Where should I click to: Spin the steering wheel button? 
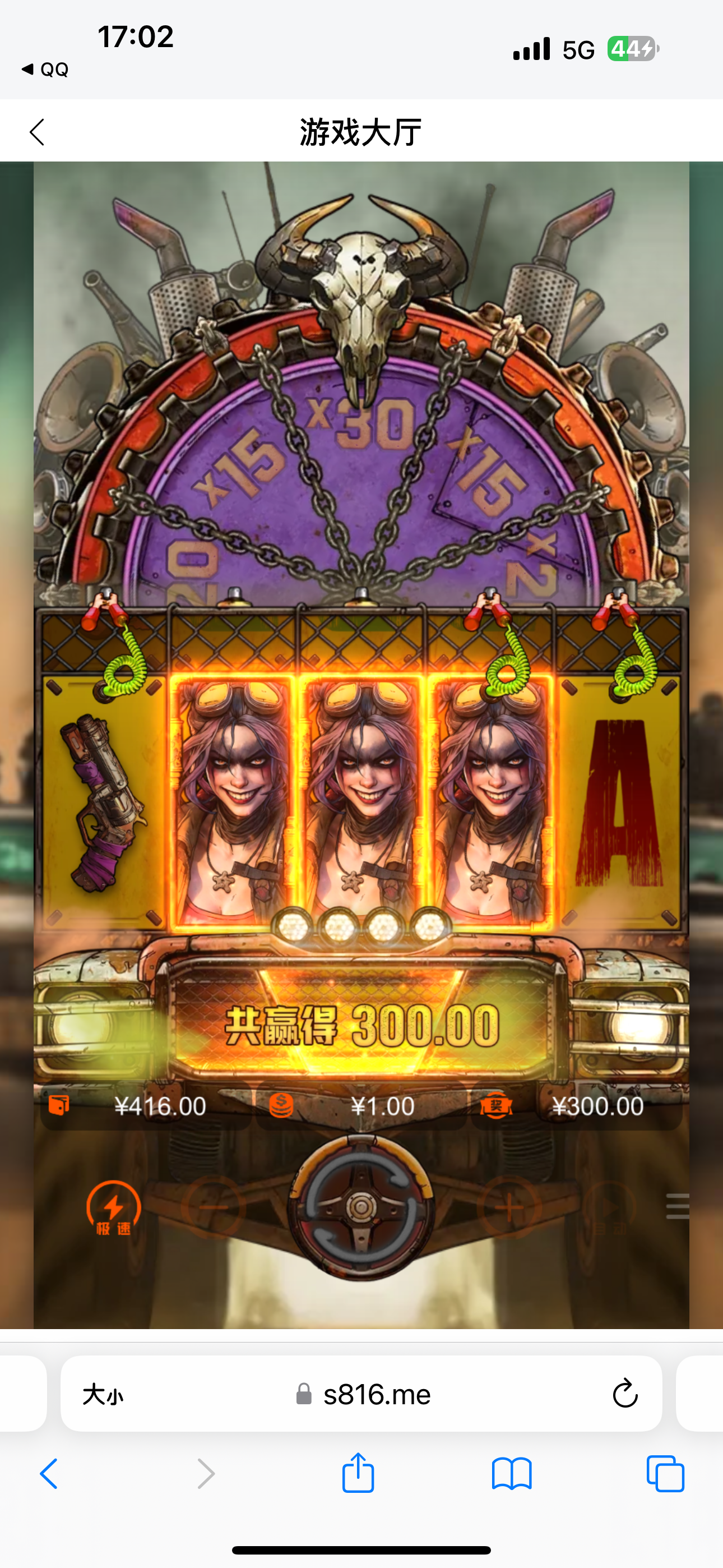point(361,1206)
